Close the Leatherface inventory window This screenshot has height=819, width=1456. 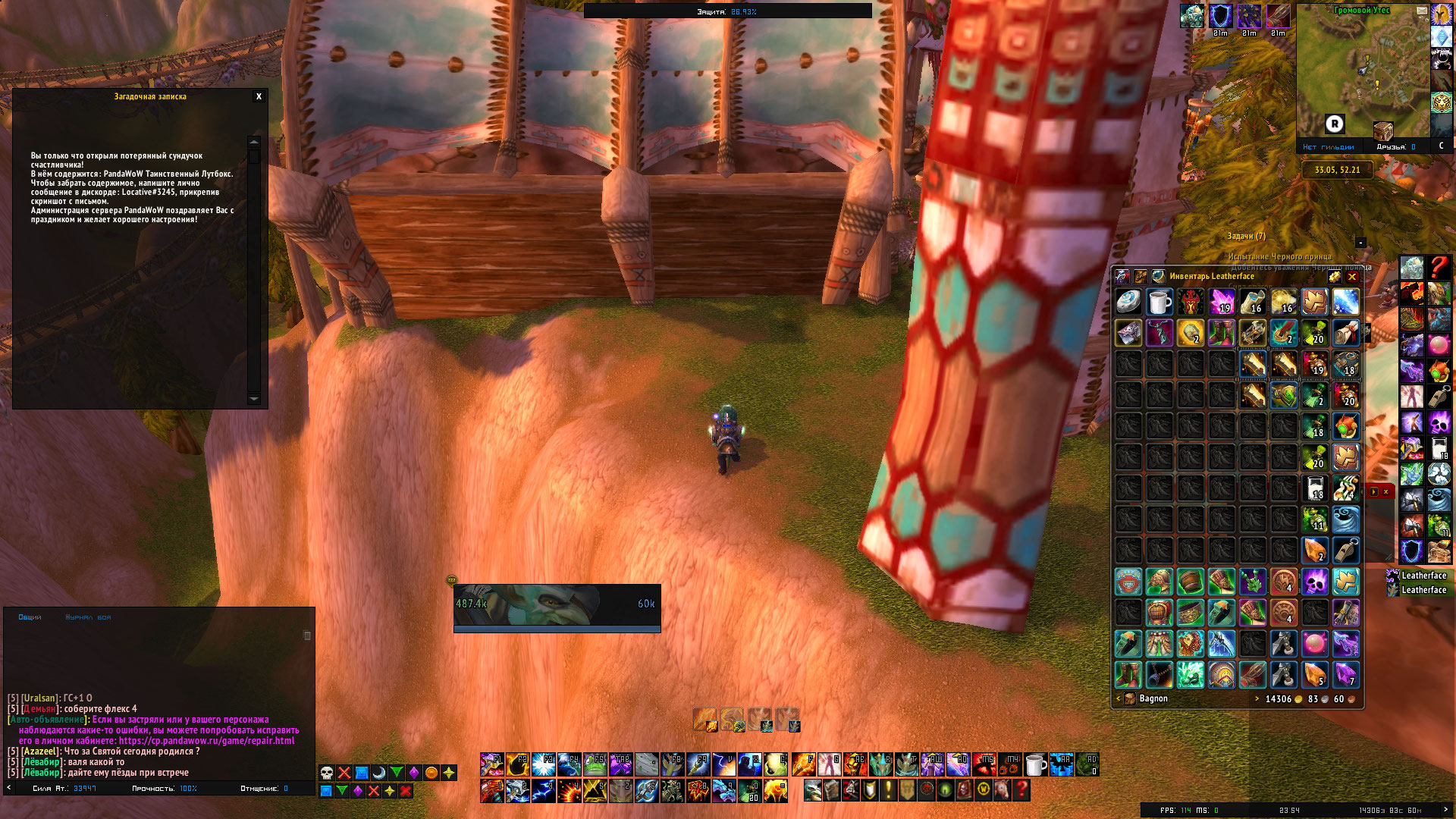[1351, 277]
